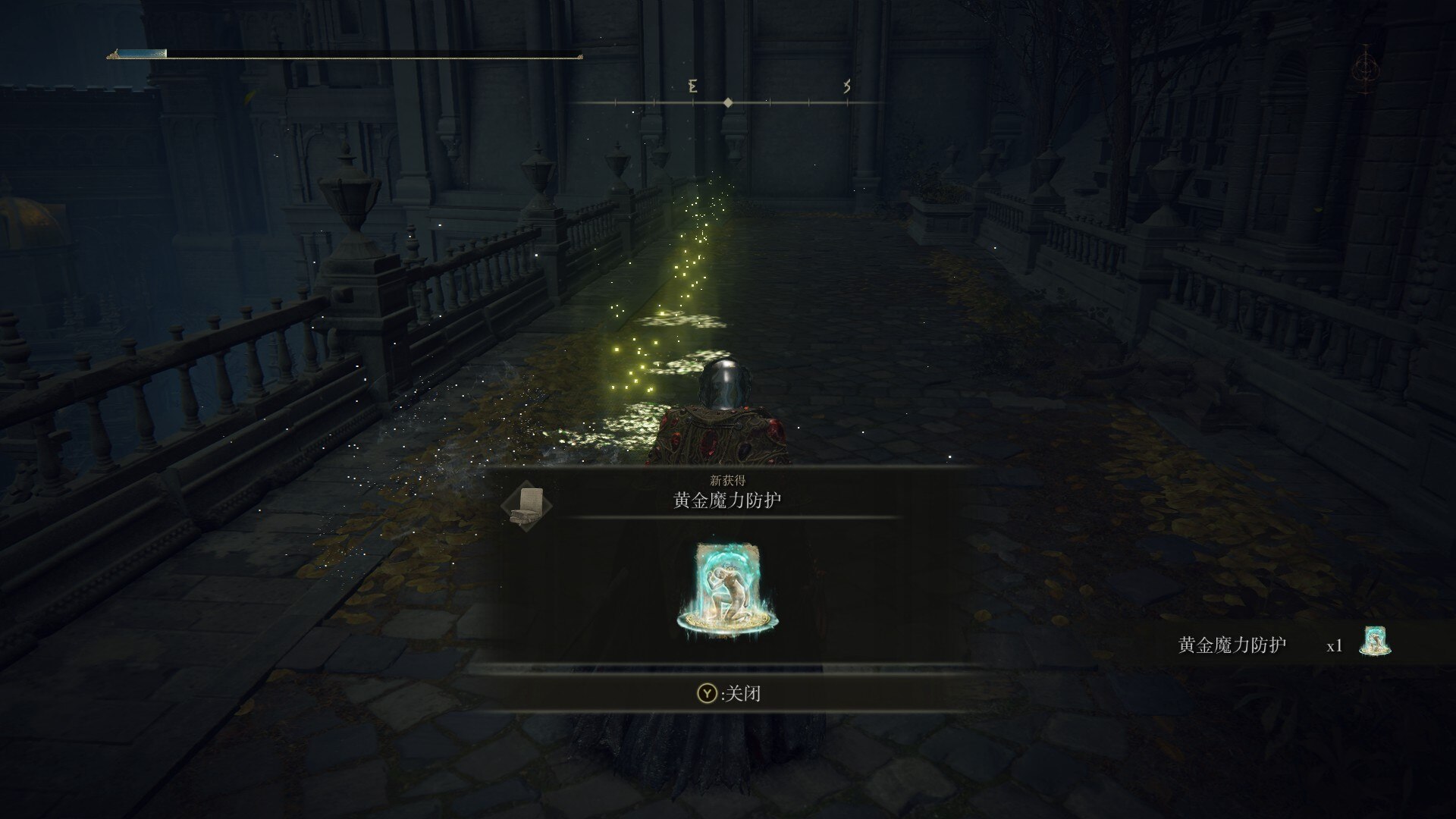Select the 黄金魔力防护 incantation artwork in the popup
Viewport: 1456px width, 819px height.
[727, 589]
